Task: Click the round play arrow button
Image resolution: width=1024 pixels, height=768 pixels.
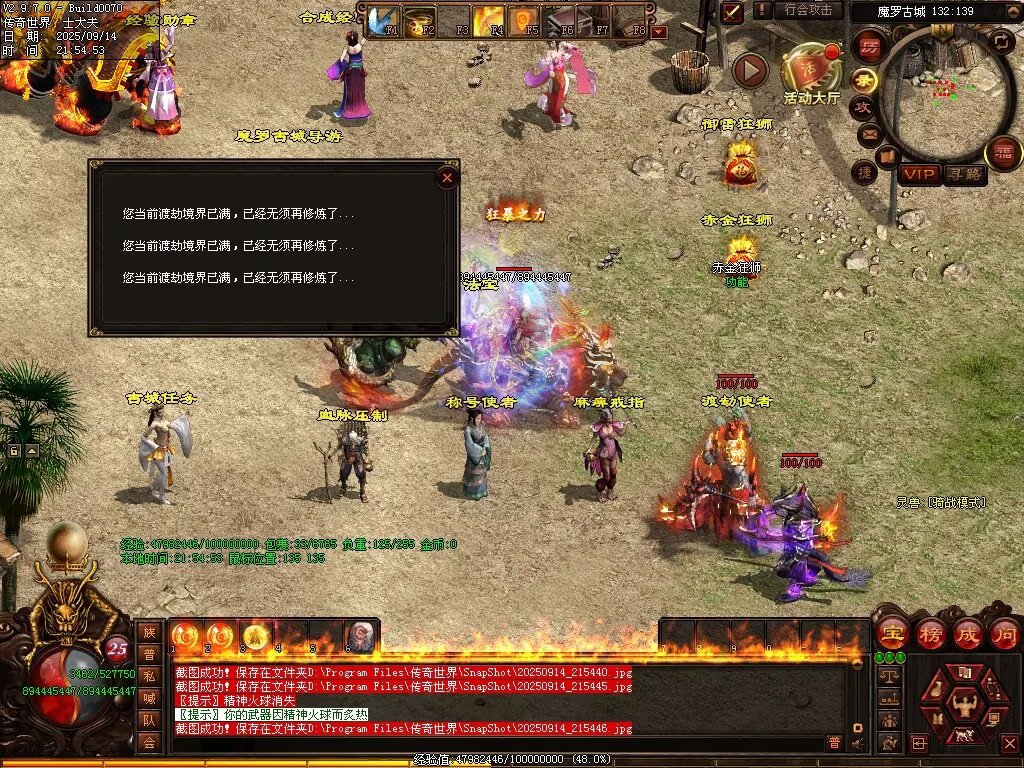Action: tap(750, 70)
